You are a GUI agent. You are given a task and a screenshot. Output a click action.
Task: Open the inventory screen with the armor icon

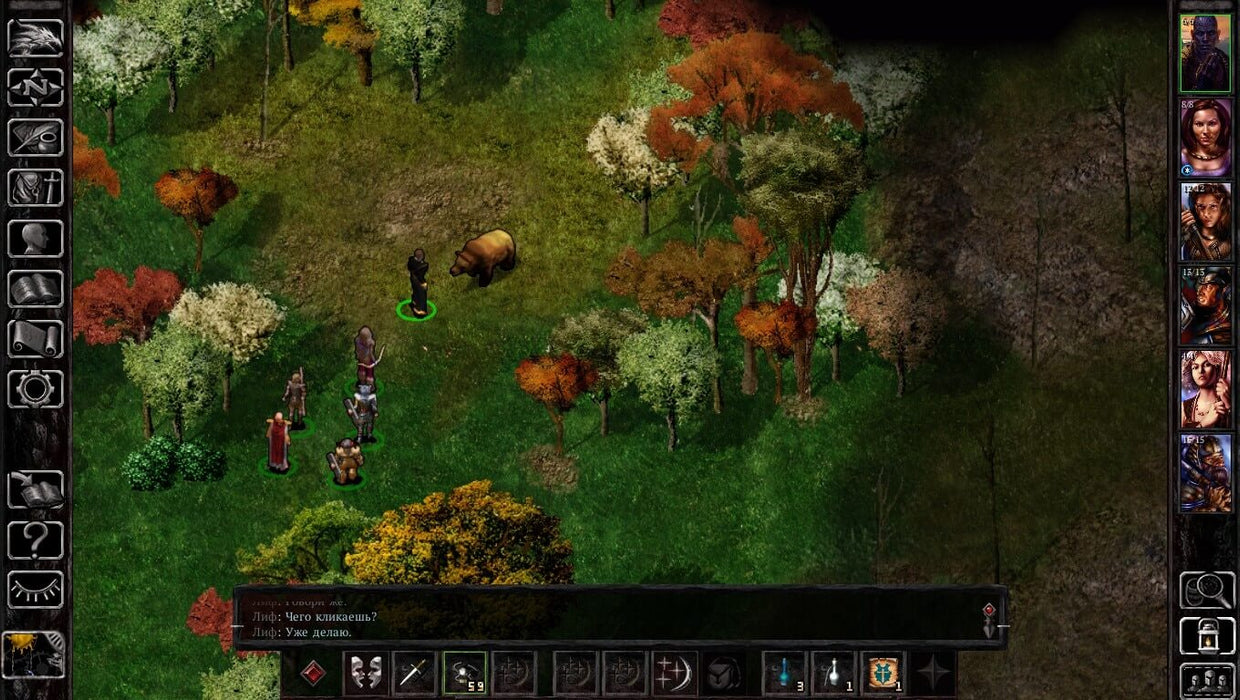point(35,187)
